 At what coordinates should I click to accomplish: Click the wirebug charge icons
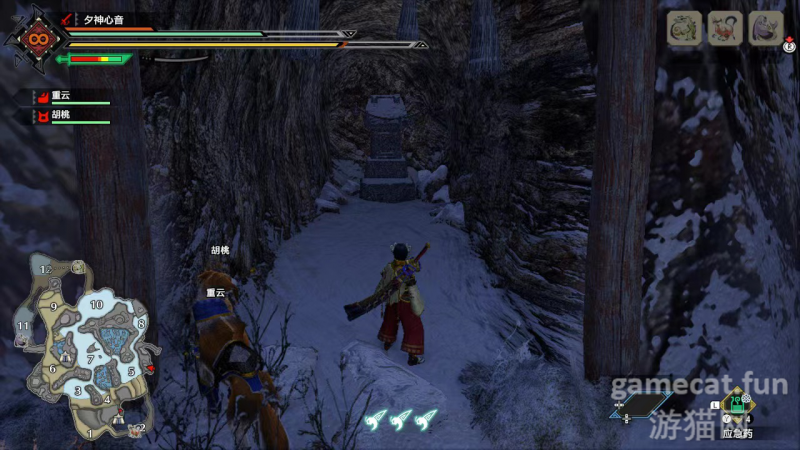coord(401,421)
